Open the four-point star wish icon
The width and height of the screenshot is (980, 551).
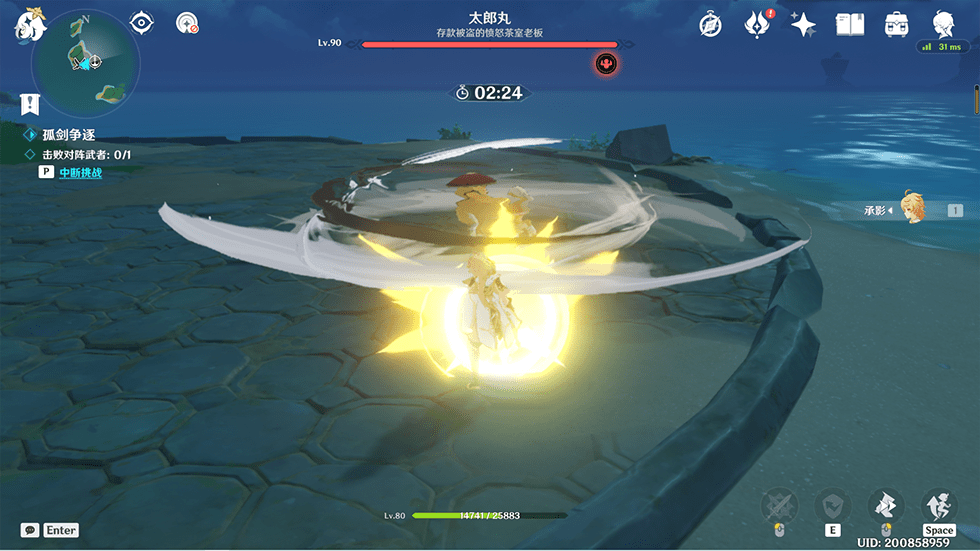pos(803,24)
